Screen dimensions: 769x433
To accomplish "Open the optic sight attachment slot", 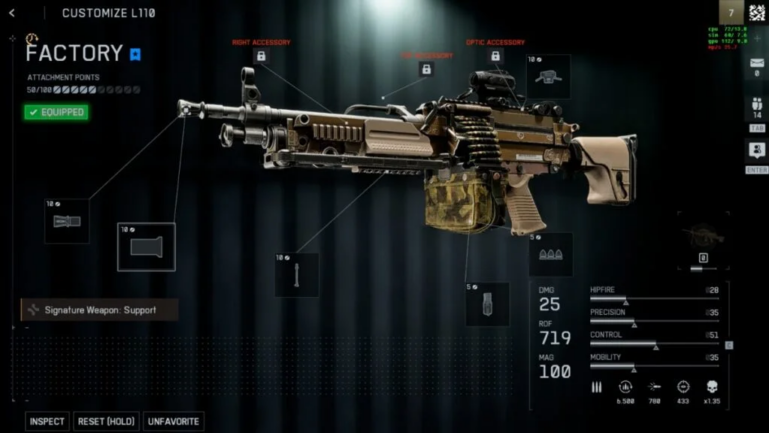I will click(x=548, y=76).
